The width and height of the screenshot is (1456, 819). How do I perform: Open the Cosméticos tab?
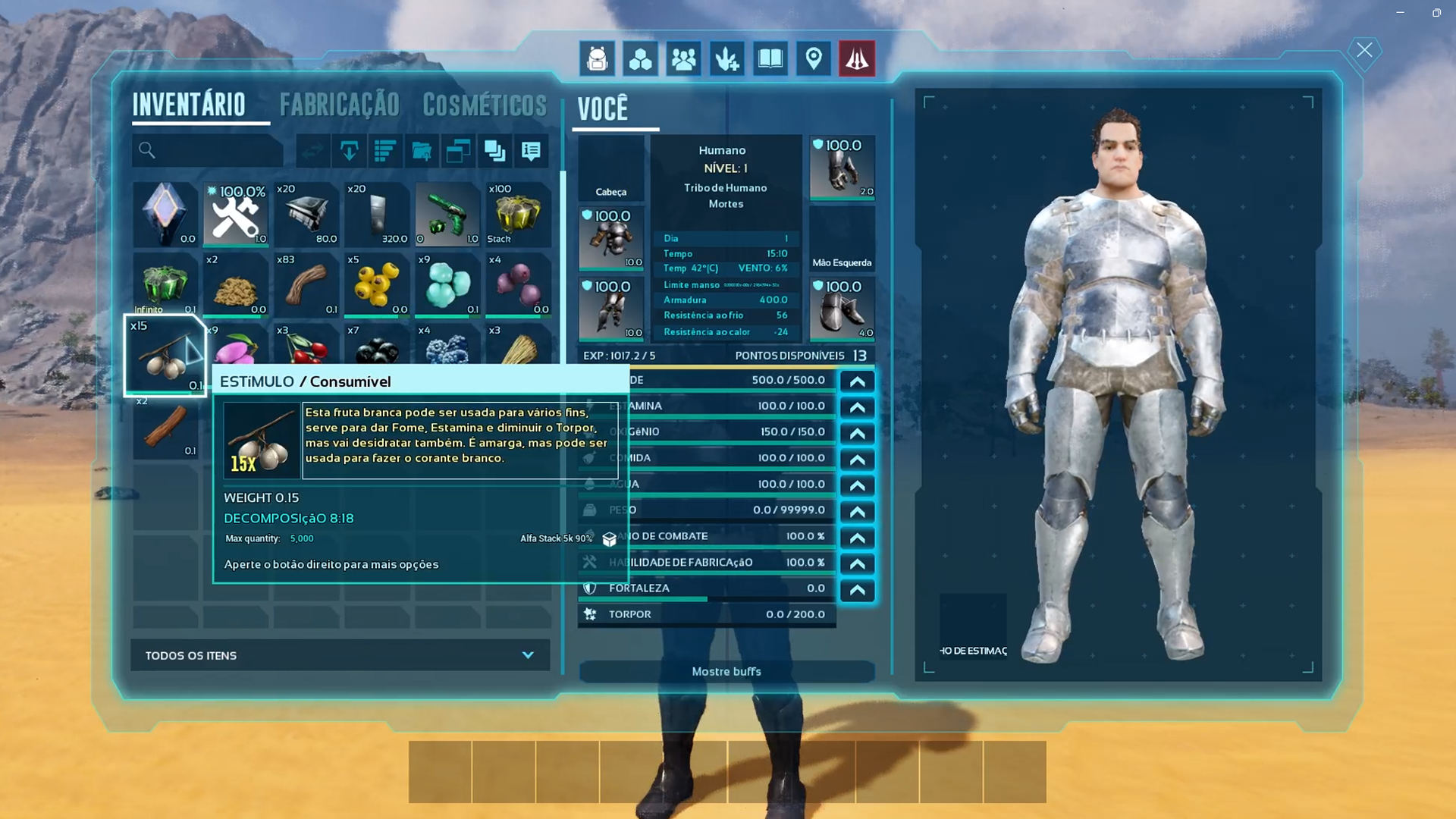click(485, 105)
